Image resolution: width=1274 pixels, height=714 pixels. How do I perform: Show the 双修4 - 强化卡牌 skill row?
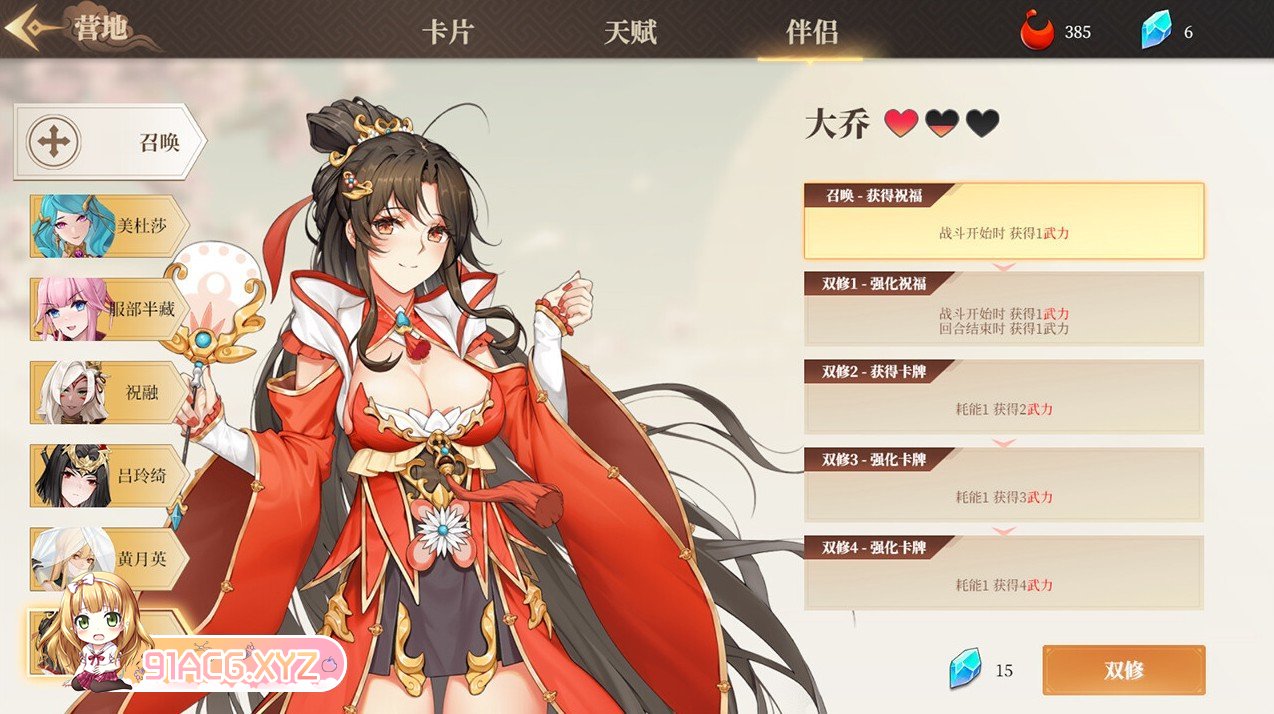(x=1003, y=573)
